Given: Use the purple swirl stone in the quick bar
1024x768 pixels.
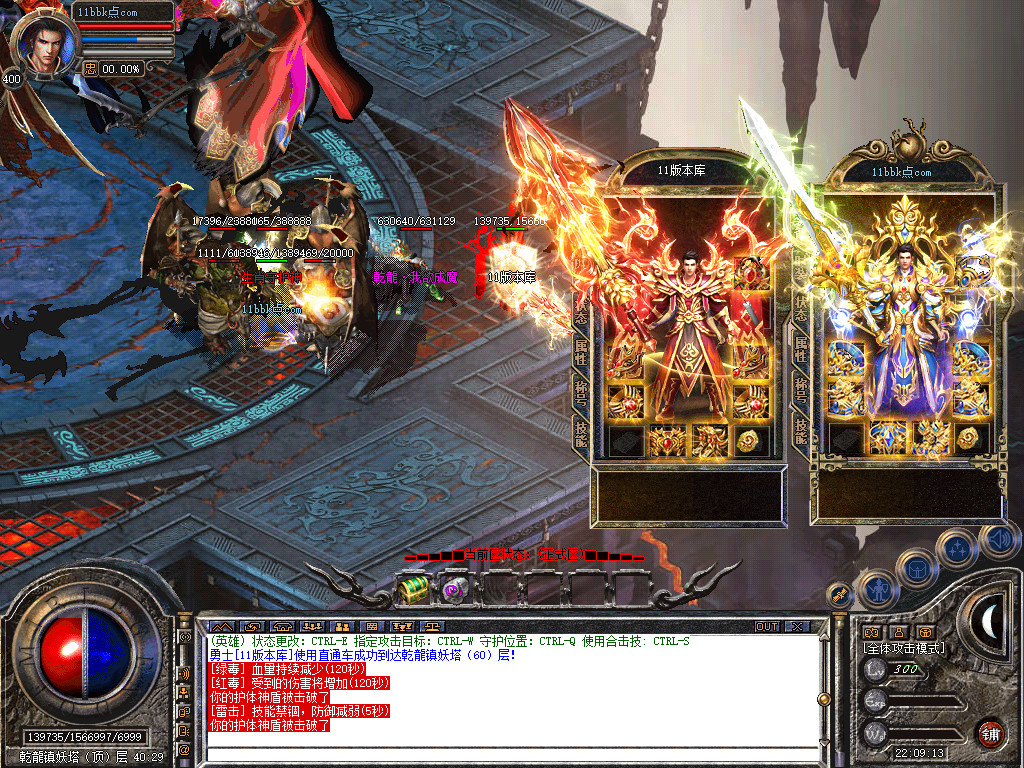Looking at the screenshot, I should click(454, 591).
